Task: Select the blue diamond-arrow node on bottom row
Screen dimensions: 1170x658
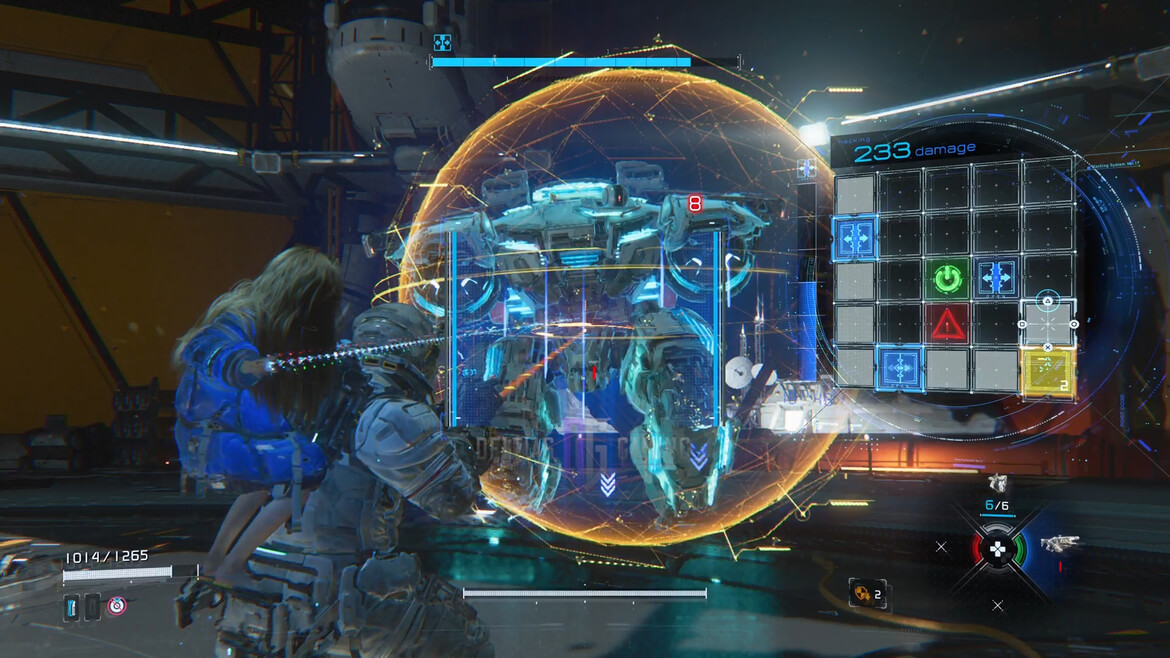Action: click(900, 369)
